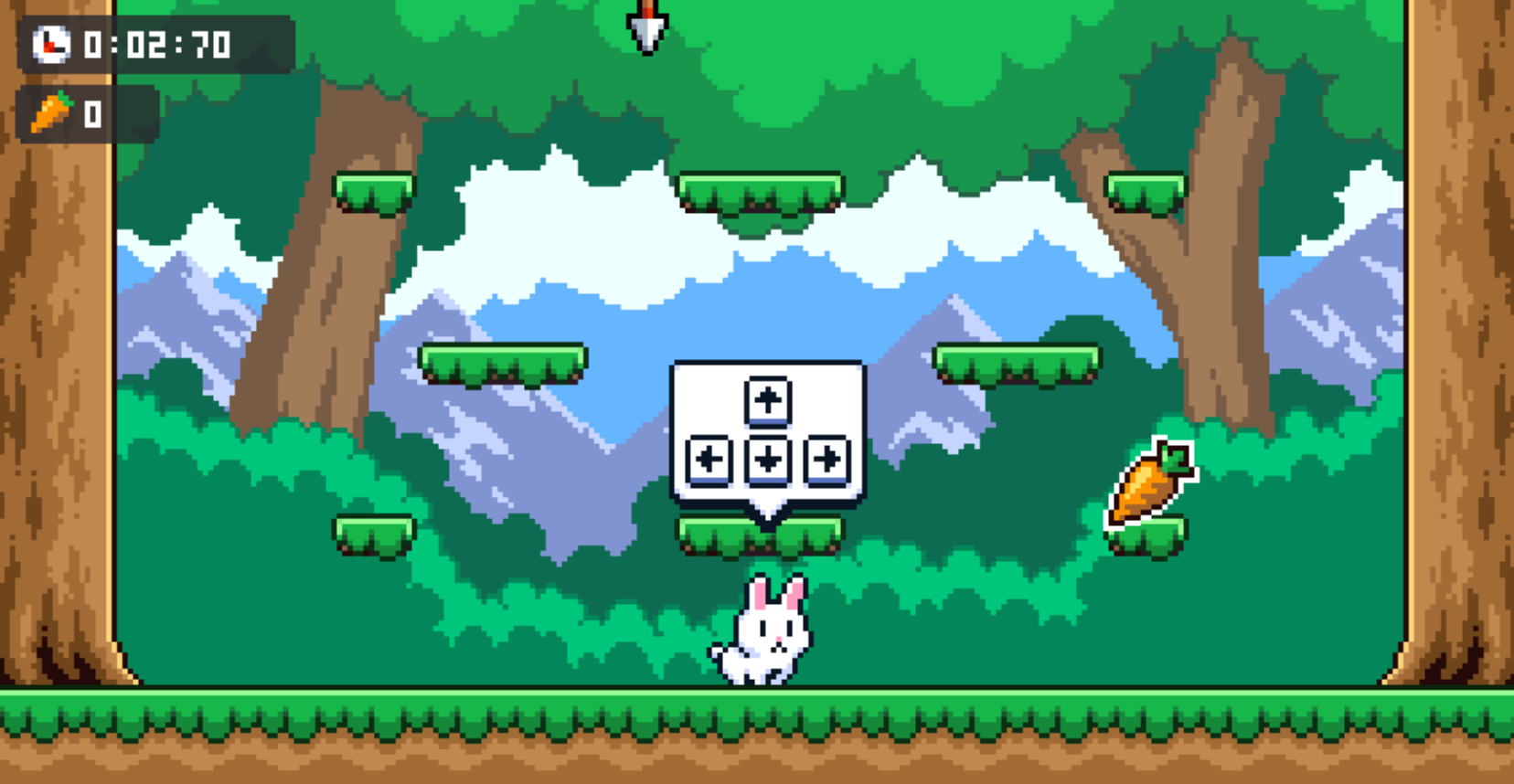This screenshot has width=1514, height=784.
Task: Click the white rabbit character
Action: click(766, 630)
